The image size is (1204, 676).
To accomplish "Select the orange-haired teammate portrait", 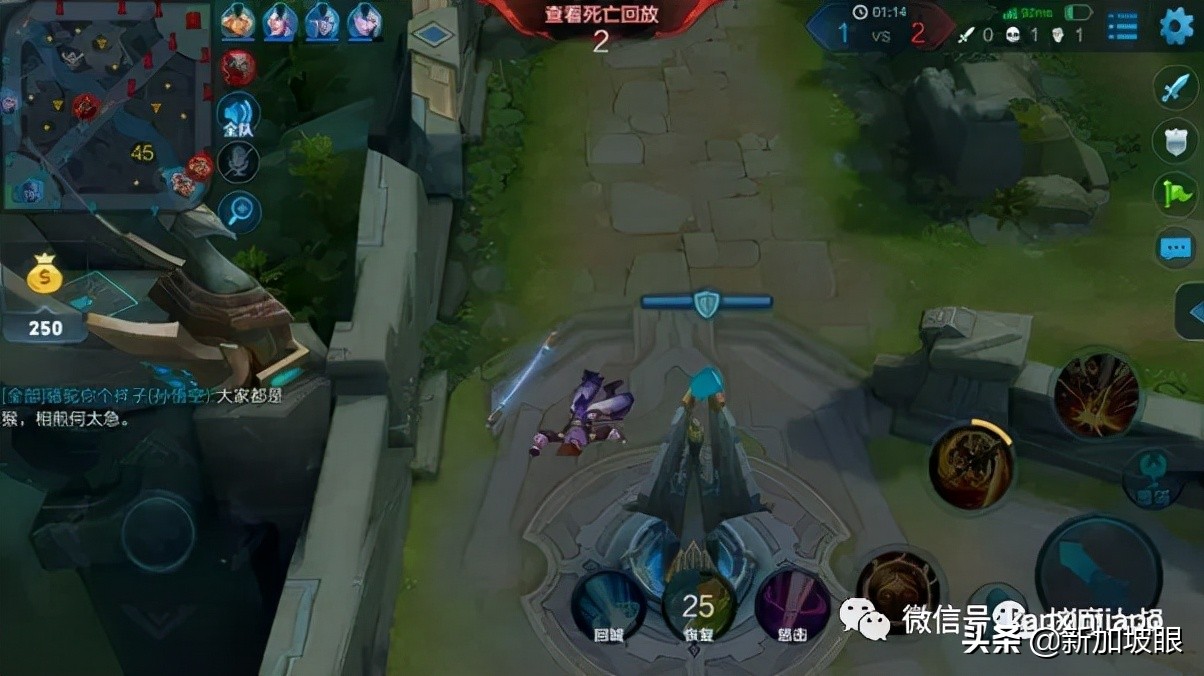I will 237,20.
